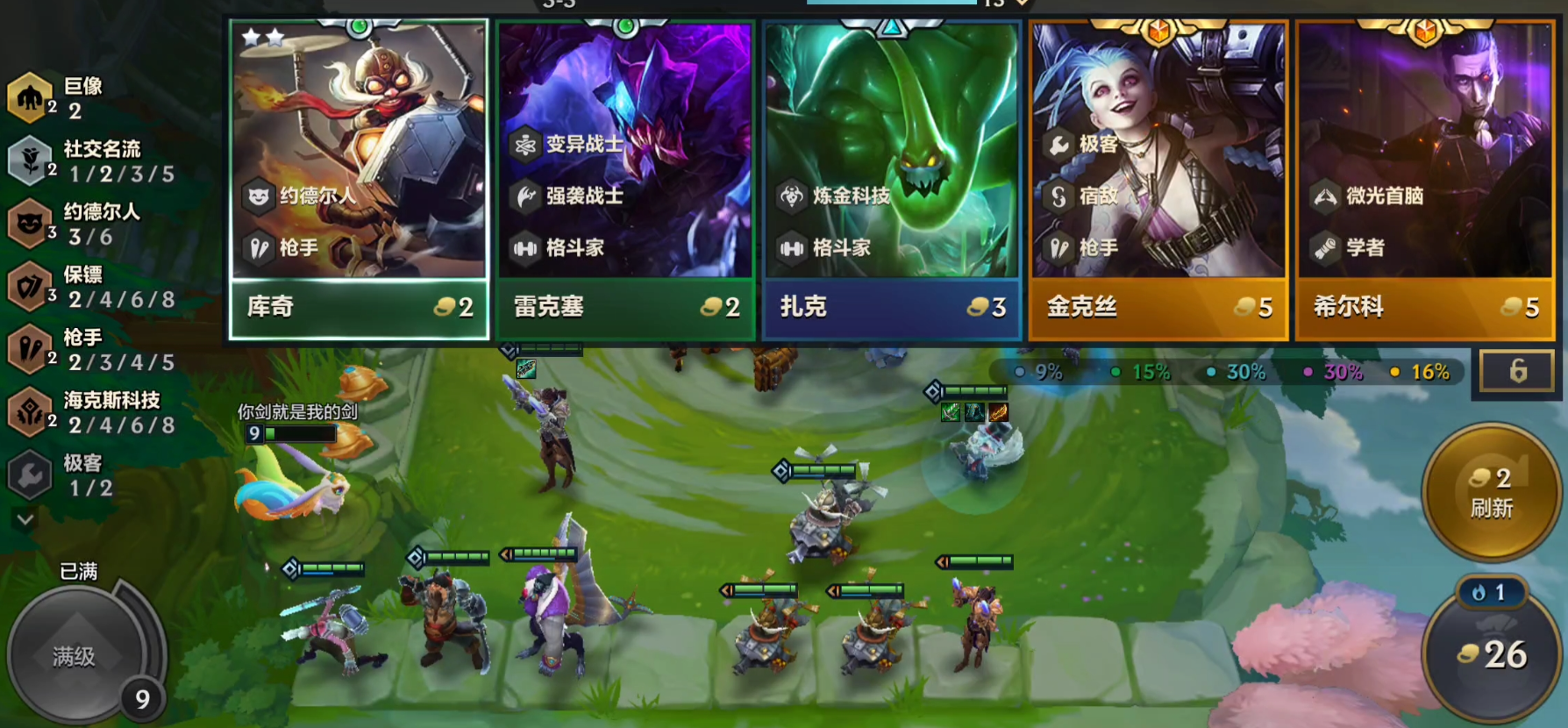Click the green tier orb on 雷克塞's card
Image resolution: width=1568 pixels, height=728 pixels.
tap(624, 25)
